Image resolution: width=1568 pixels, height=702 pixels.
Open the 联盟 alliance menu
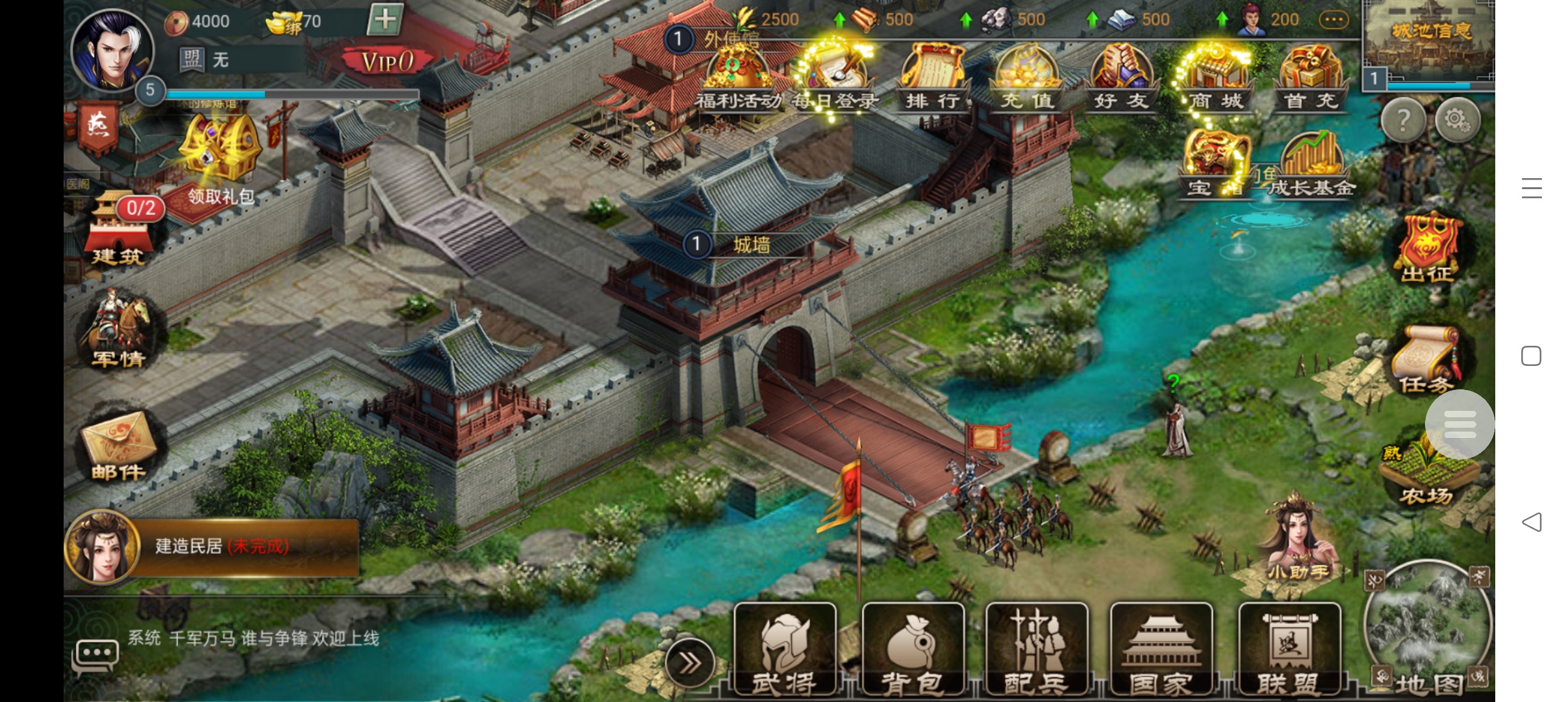coord(1289,650)
